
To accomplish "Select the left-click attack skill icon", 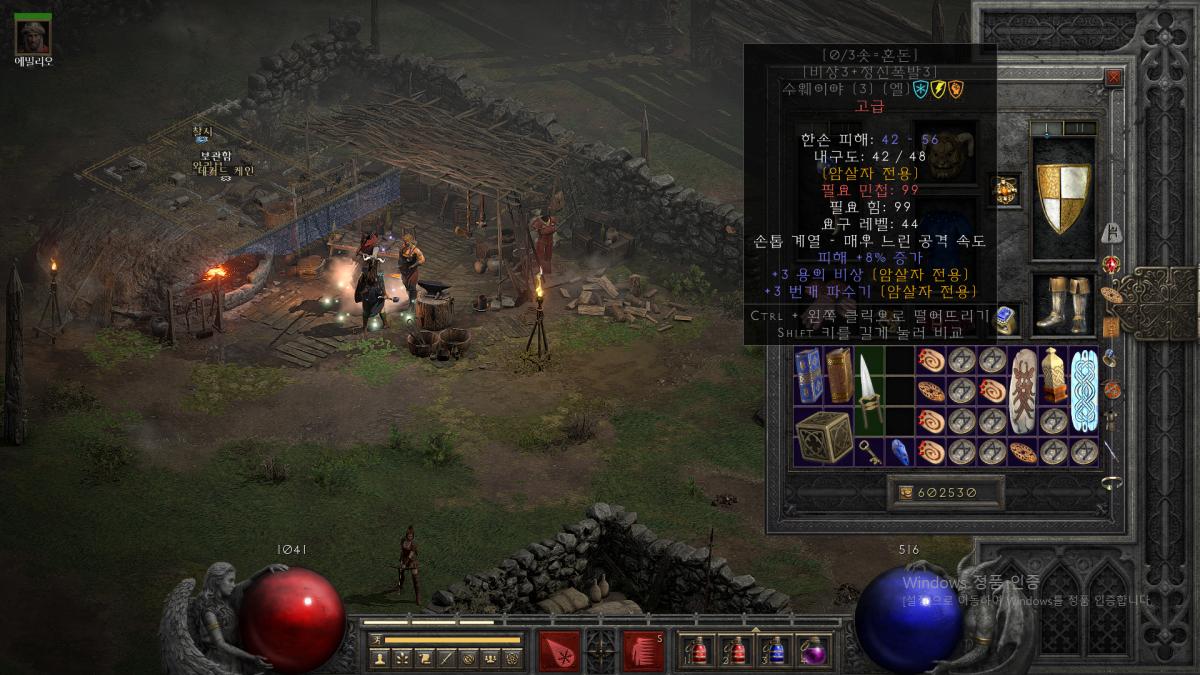I will pos(559,650).
